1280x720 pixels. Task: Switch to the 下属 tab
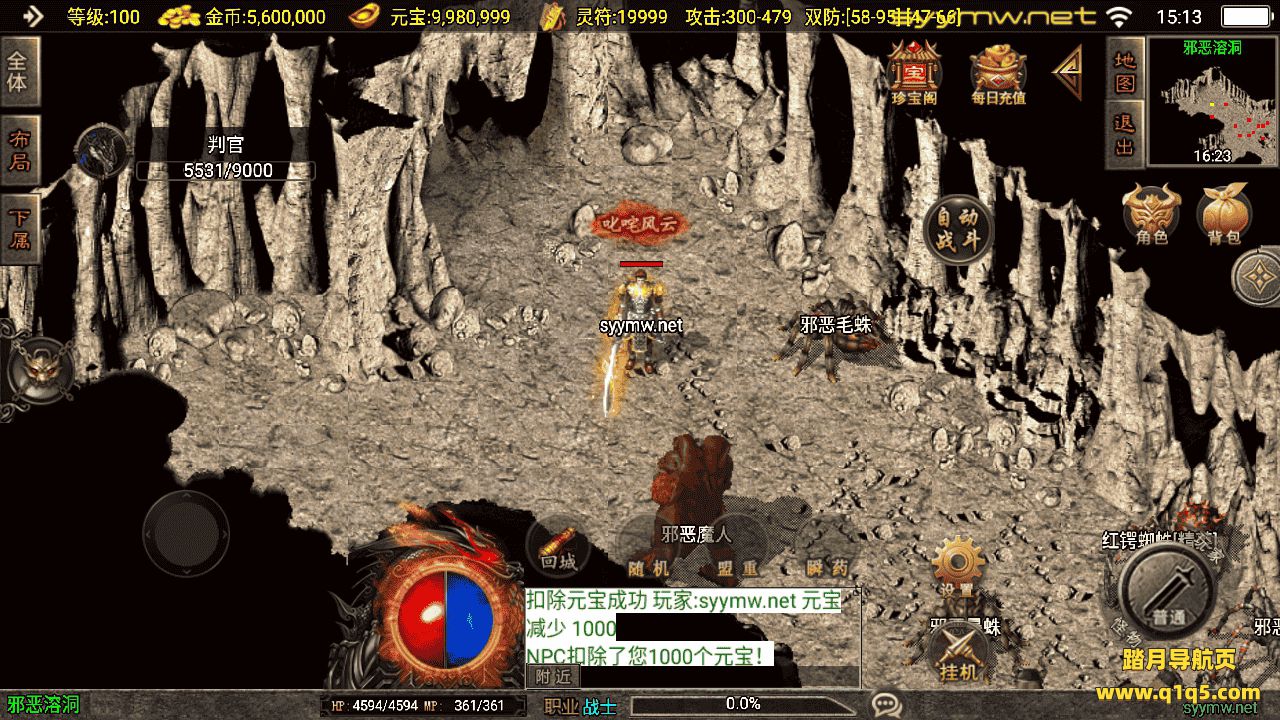coord(19,228)
